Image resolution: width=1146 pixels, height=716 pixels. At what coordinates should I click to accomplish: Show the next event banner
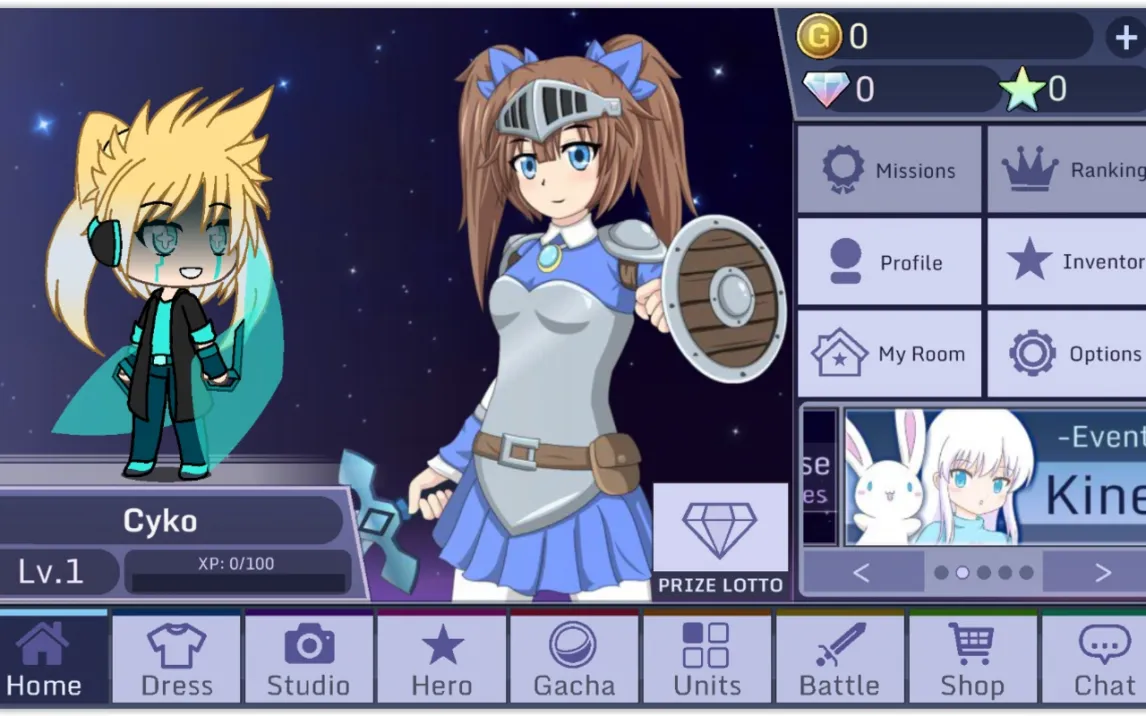pos(1102,573)
